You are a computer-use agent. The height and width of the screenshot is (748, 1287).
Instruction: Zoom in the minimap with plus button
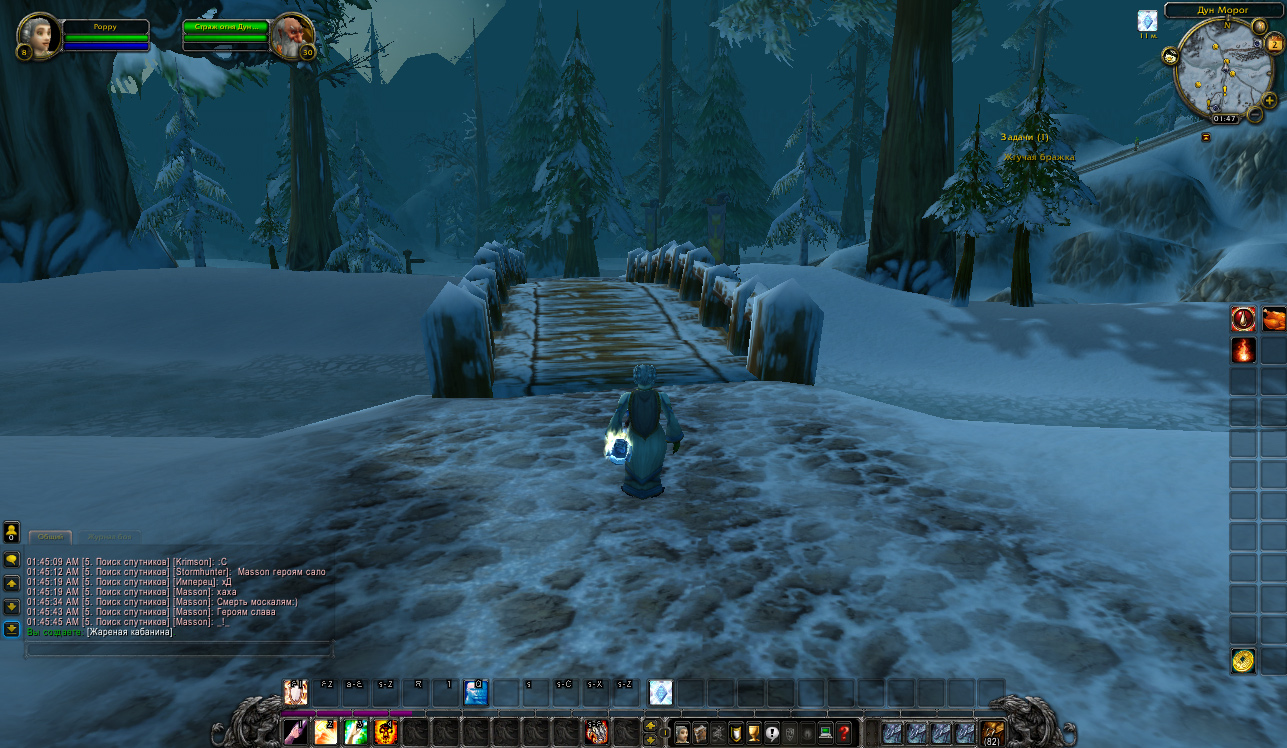tap(1269, 100)
